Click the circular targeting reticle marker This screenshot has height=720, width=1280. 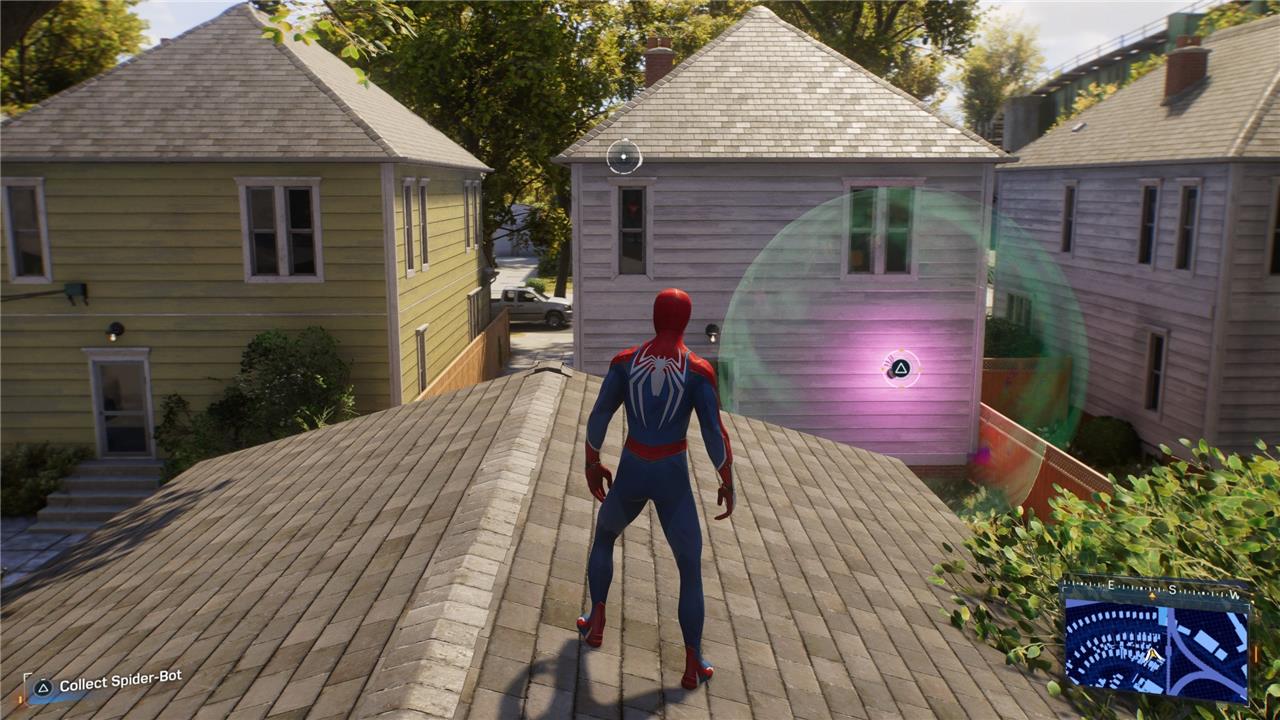(x=624, y=157)
